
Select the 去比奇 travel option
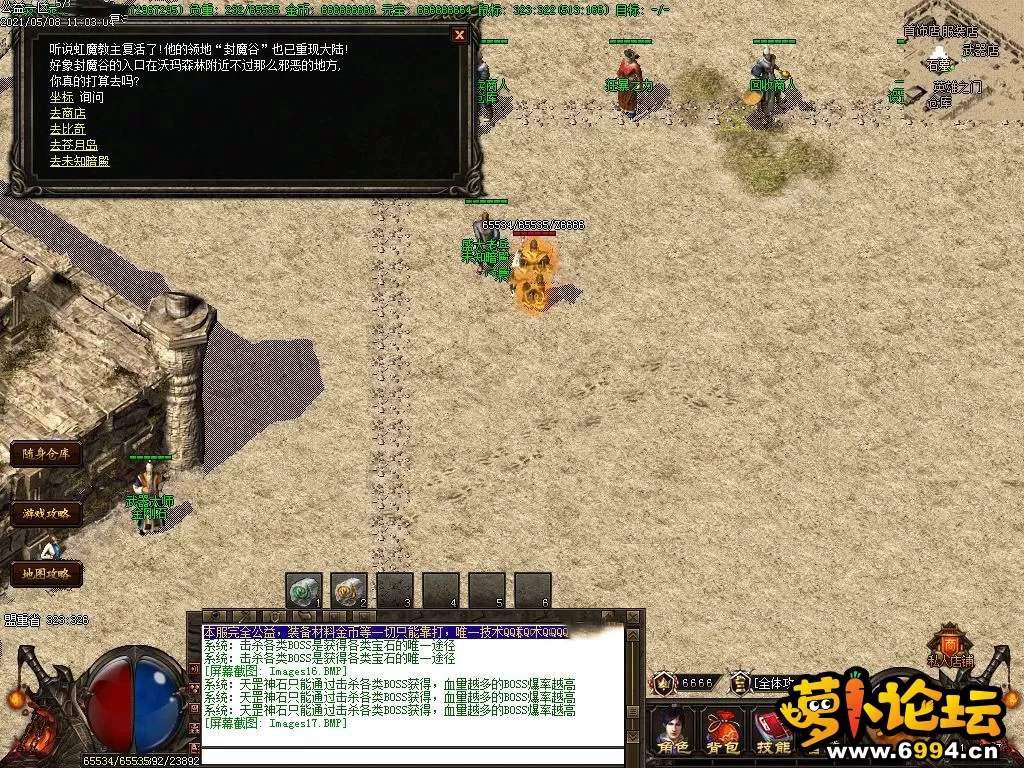tap(67, 129)
